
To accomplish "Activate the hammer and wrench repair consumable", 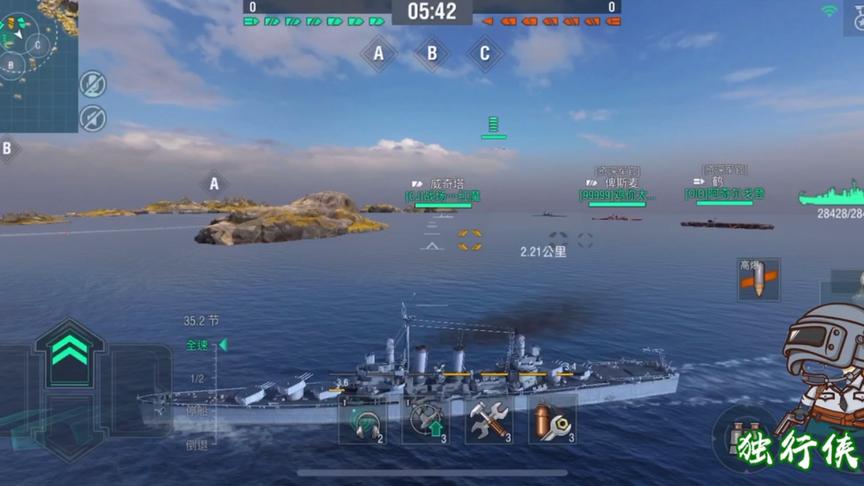I will tap(489, 423).
